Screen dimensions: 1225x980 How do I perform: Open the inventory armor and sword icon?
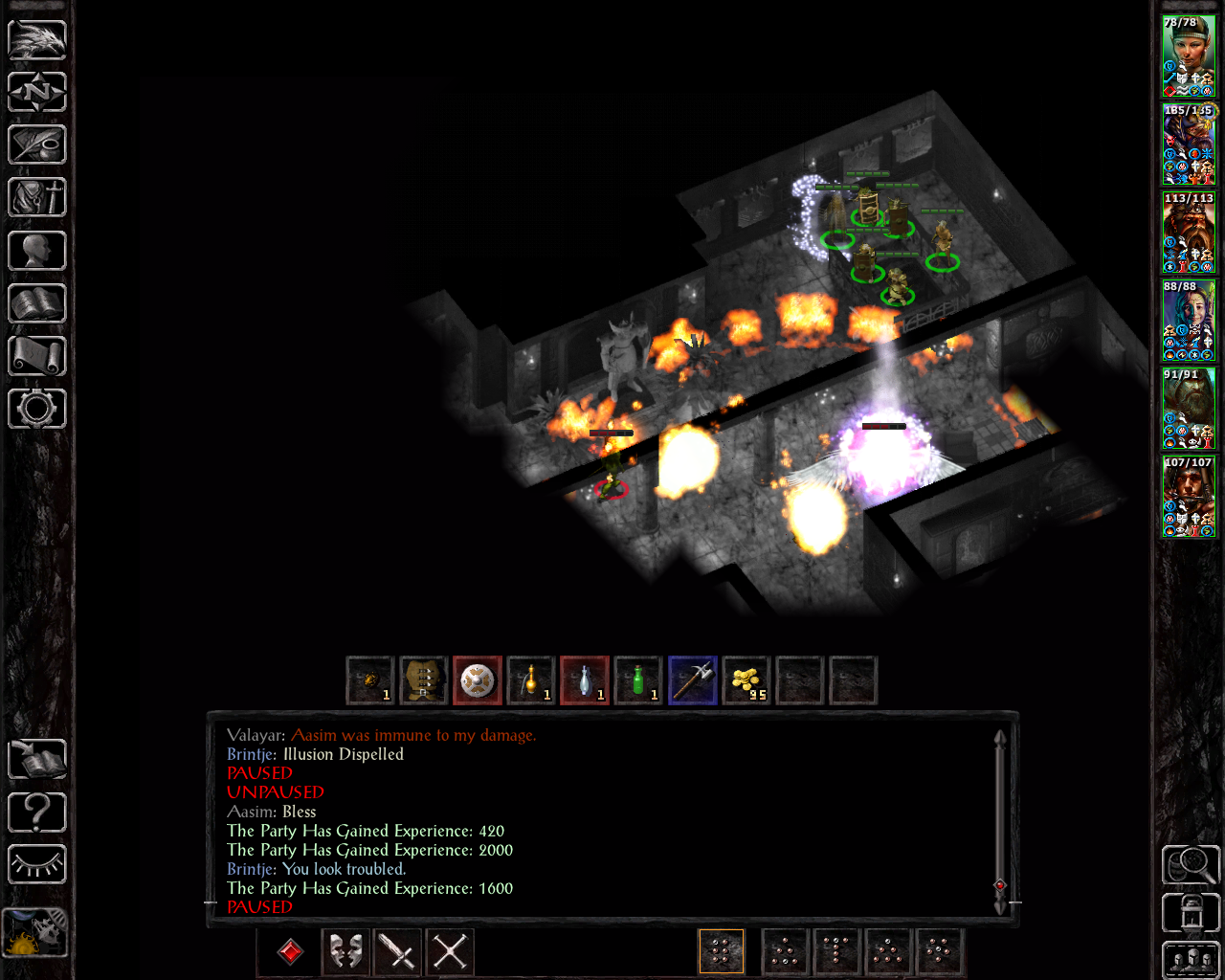tap(37, 198)
